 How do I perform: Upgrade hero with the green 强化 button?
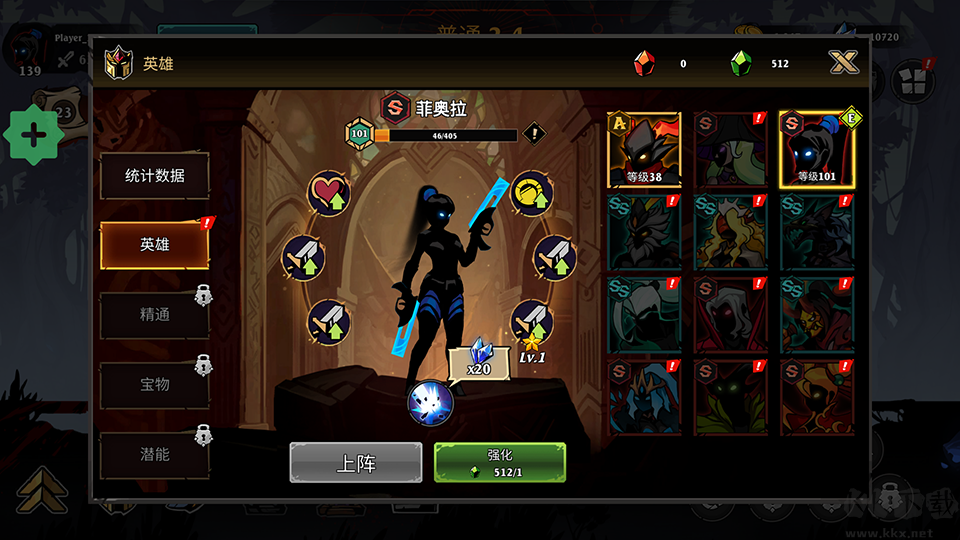click(500, 463)
